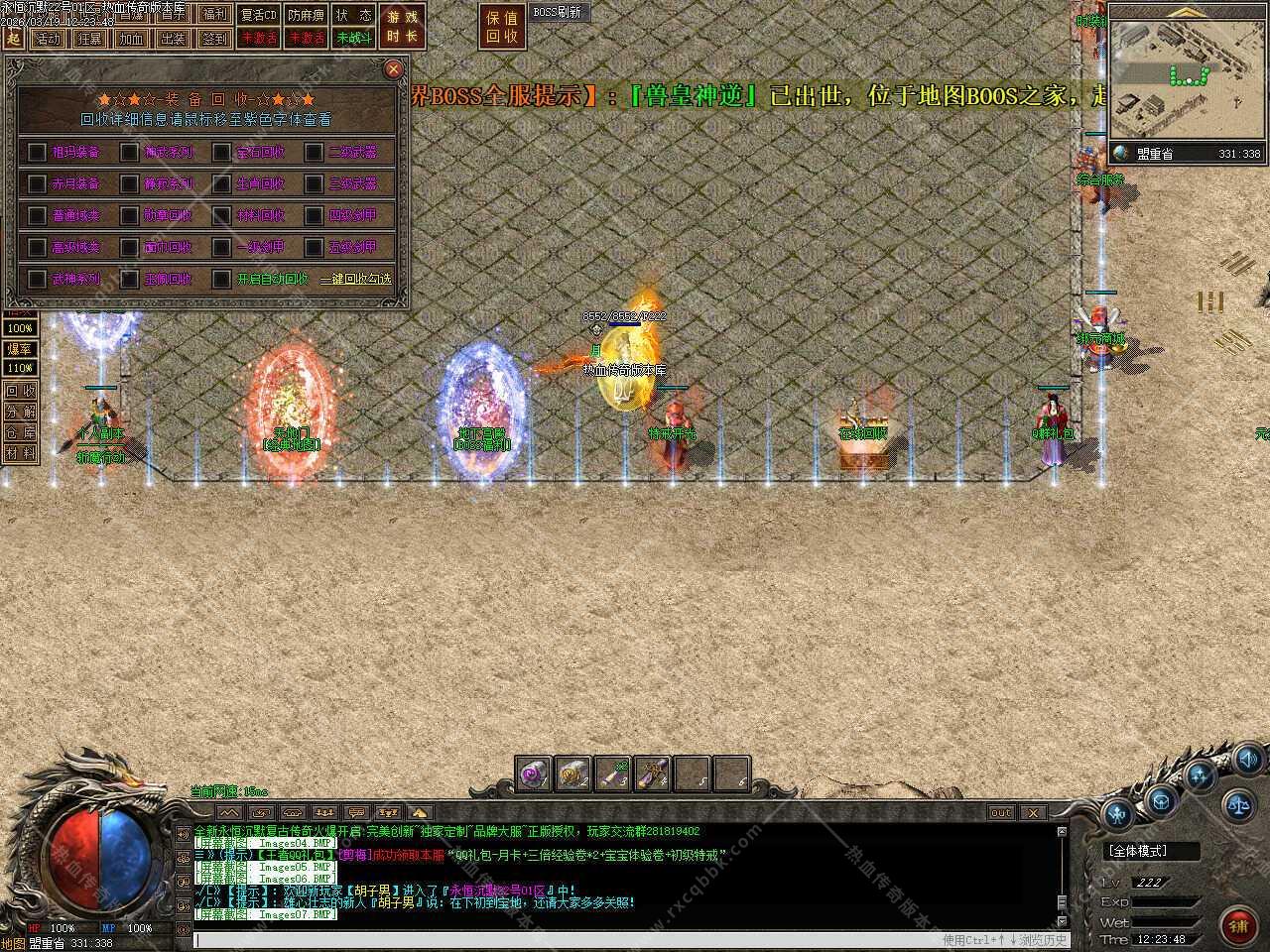1270x952 pixels.
Task: Tick the 祖玛装备 recycle checkbox
Action: click(x=38, y=152)
